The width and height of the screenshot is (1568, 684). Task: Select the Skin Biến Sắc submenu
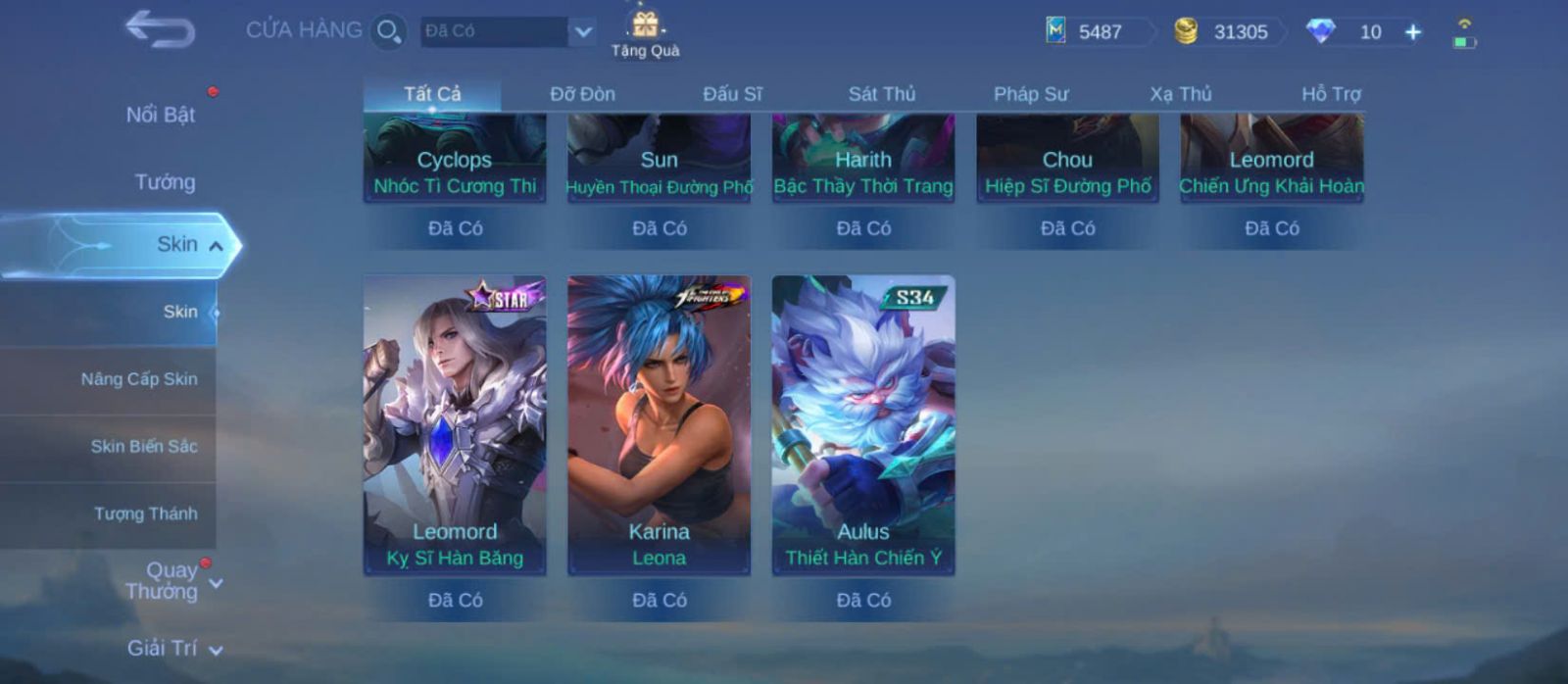[x=144, y=447]
